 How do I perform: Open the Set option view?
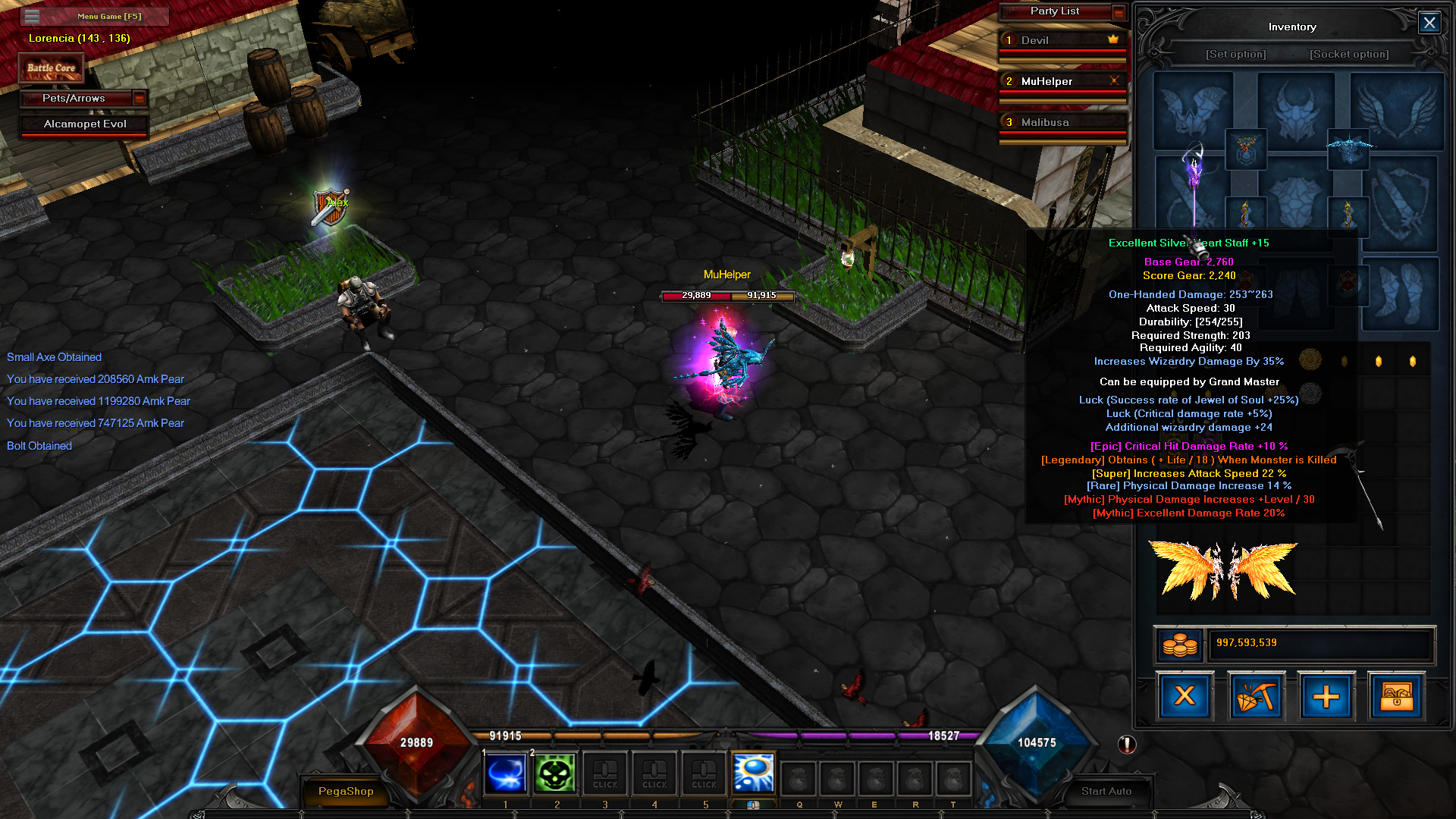pos(1235,55)
